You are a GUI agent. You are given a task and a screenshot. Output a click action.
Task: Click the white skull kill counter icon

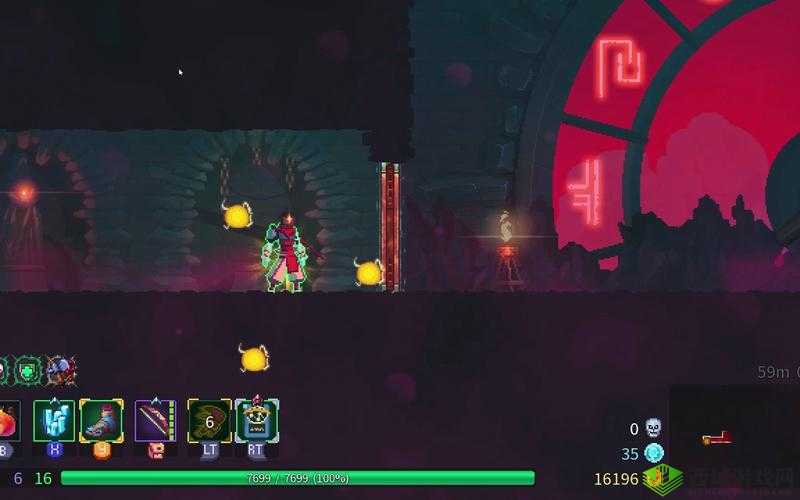(653, 428)
